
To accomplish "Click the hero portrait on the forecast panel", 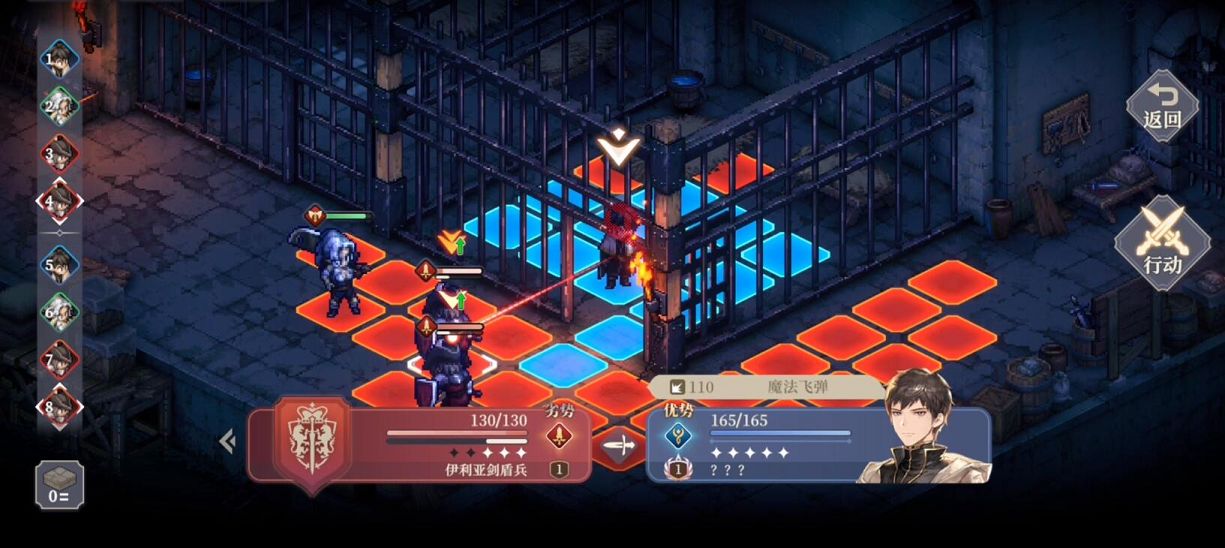I will pos(920,428).
